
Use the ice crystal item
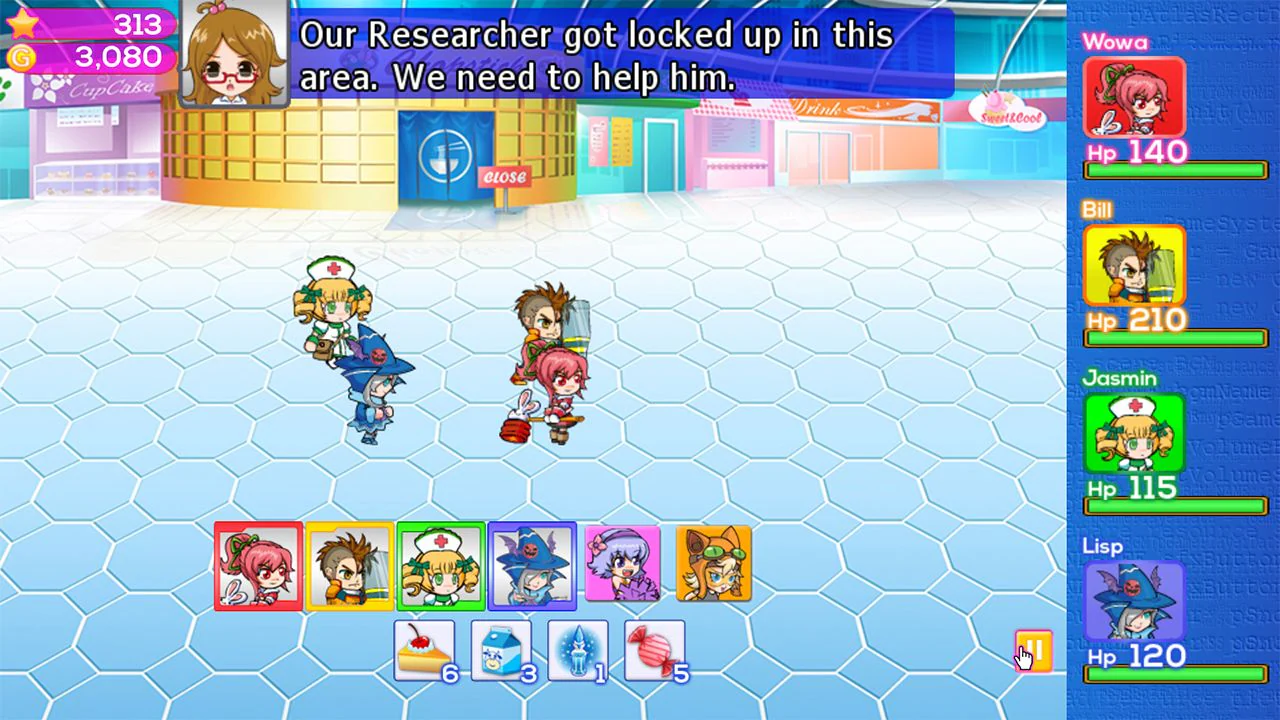[x=578, y=651]
